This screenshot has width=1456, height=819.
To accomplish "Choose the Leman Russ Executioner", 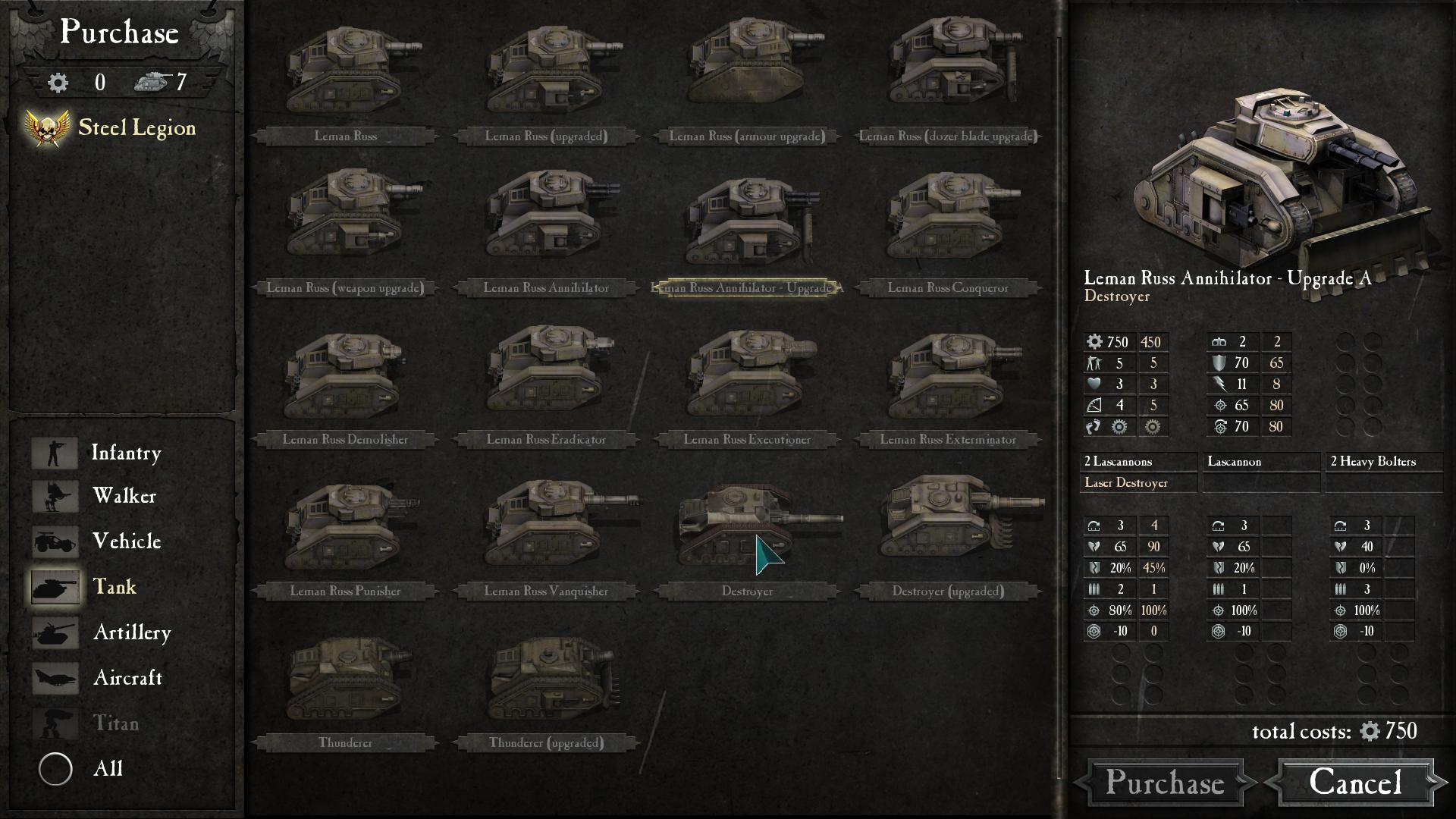I will click(x=748, y=379).
